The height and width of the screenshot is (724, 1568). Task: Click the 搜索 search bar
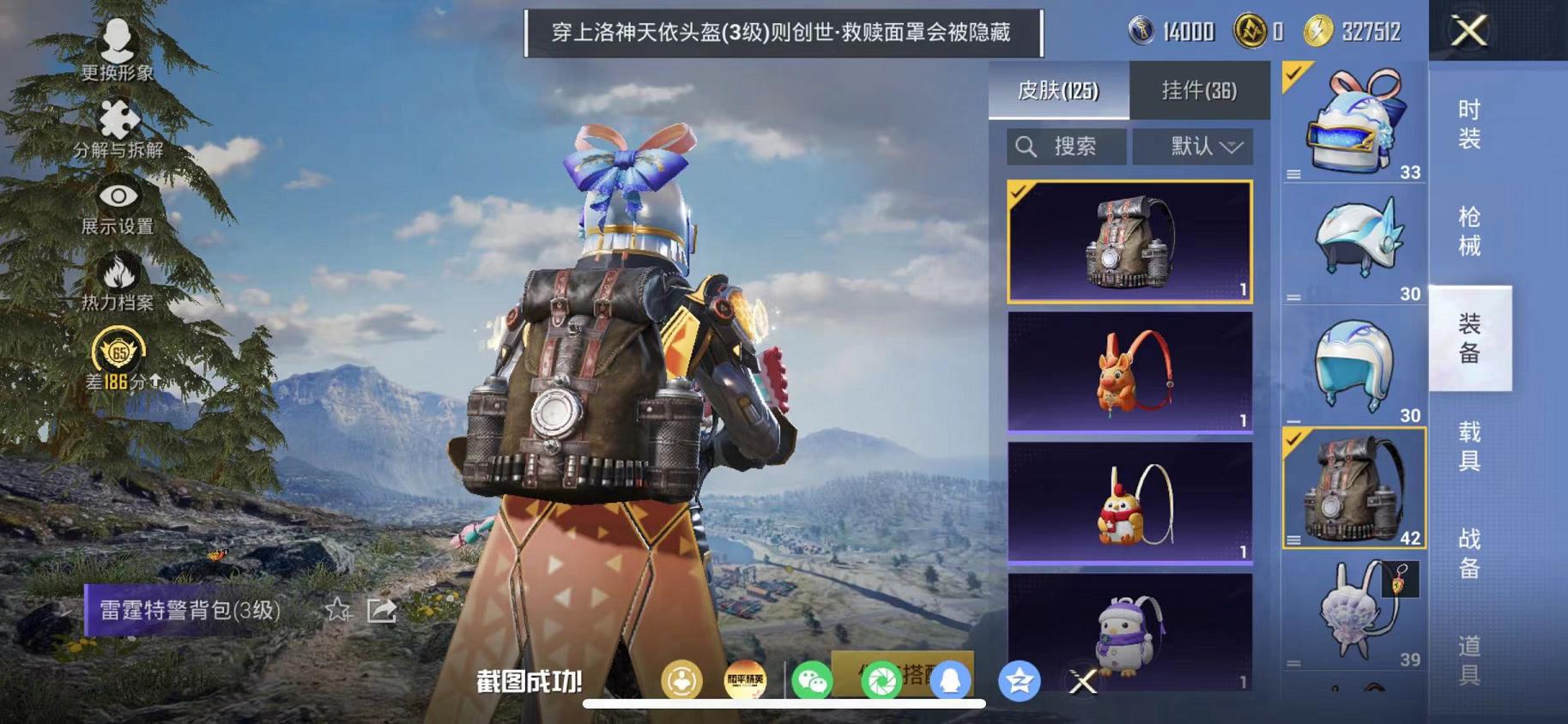[x=1066, y=146]
